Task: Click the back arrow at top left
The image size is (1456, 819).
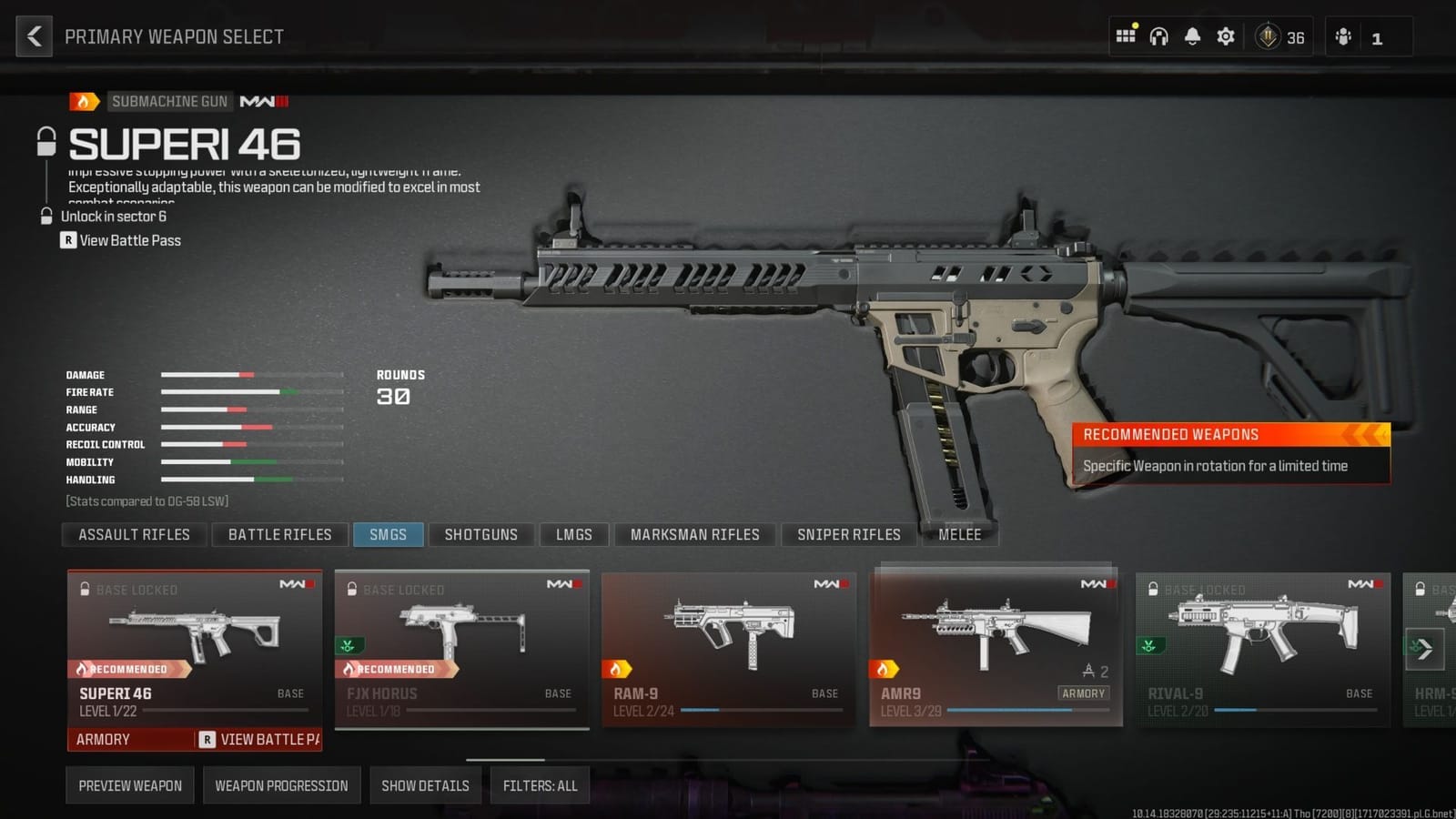Action: [34, 35]
